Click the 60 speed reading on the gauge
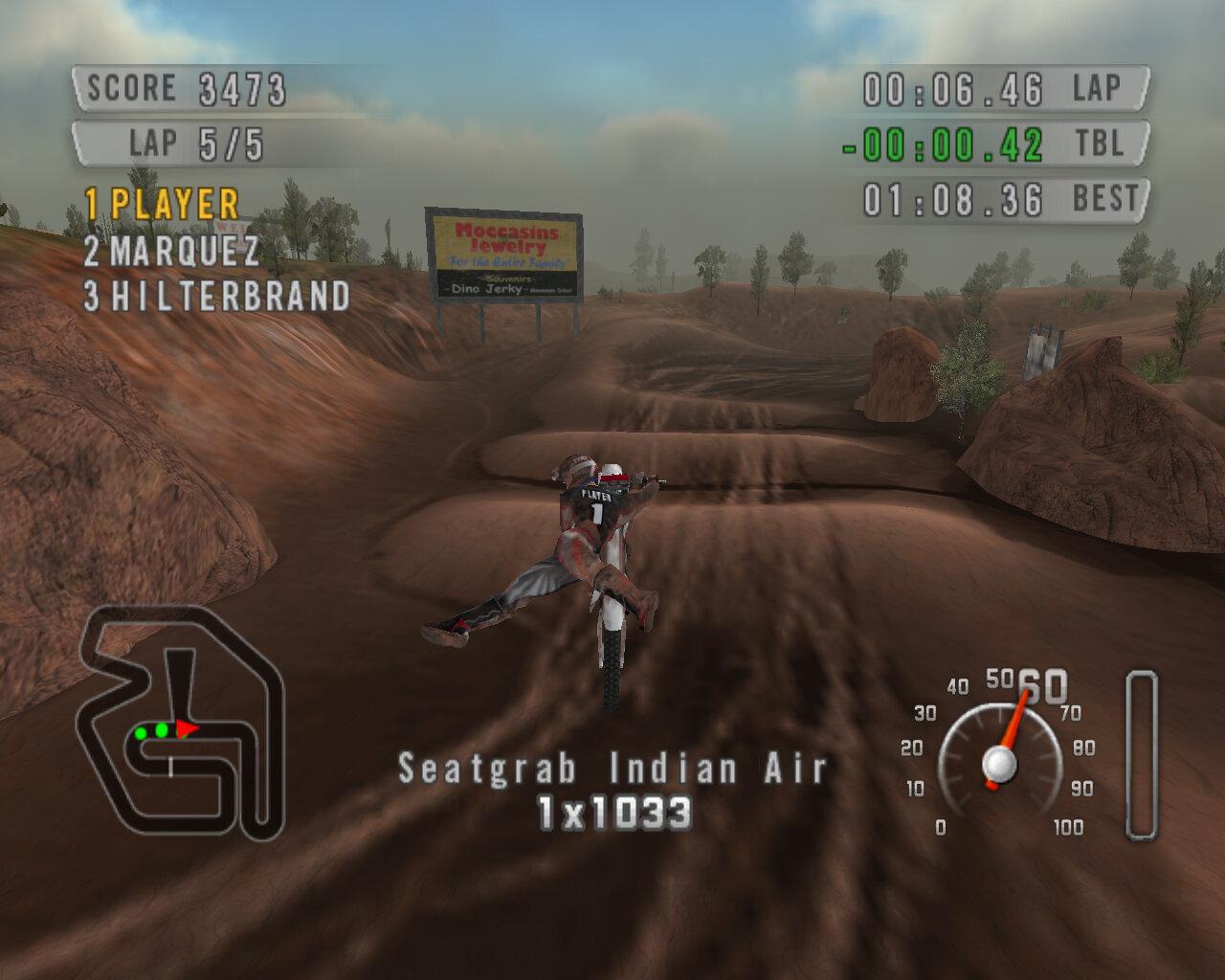This screenshot has width=1225, height=980. [x=1043, y=685]
